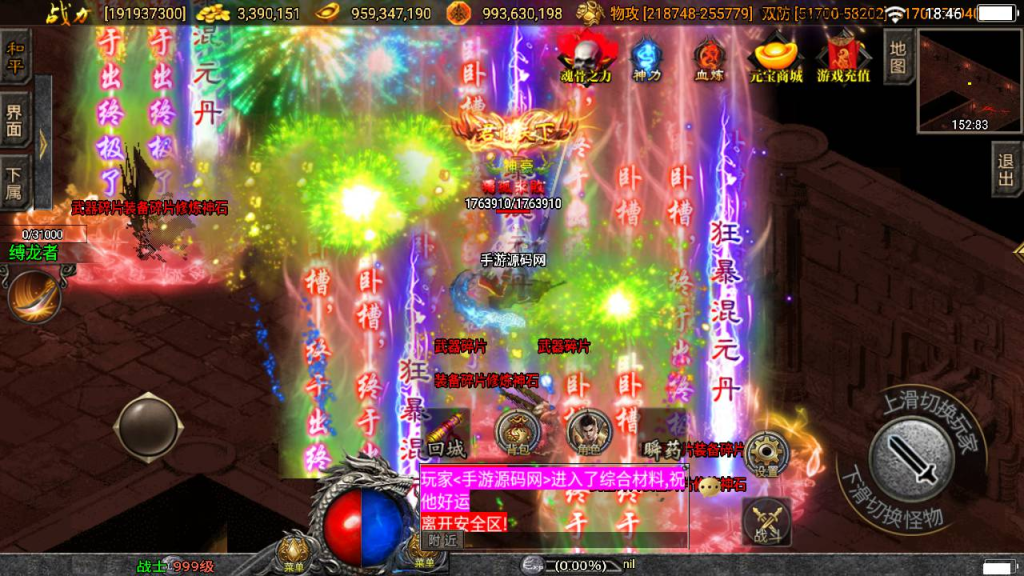The width and height of the screenshot is (1024, 576).
Task: Open the 角色 character sheet
Action: tap(588, 434)
